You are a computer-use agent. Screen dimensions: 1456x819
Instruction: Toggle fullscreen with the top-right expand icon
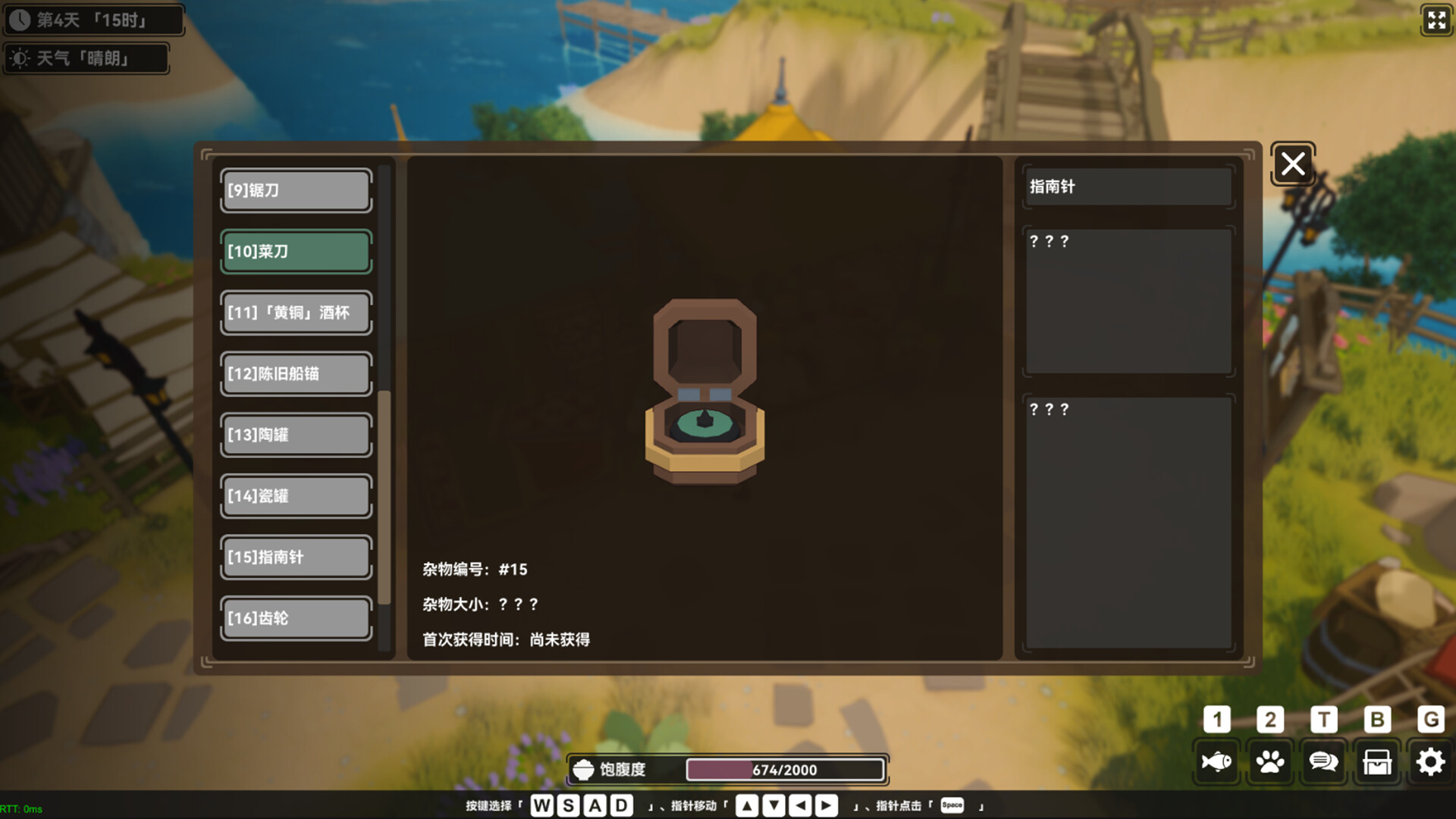click(x=1437, y=20)
